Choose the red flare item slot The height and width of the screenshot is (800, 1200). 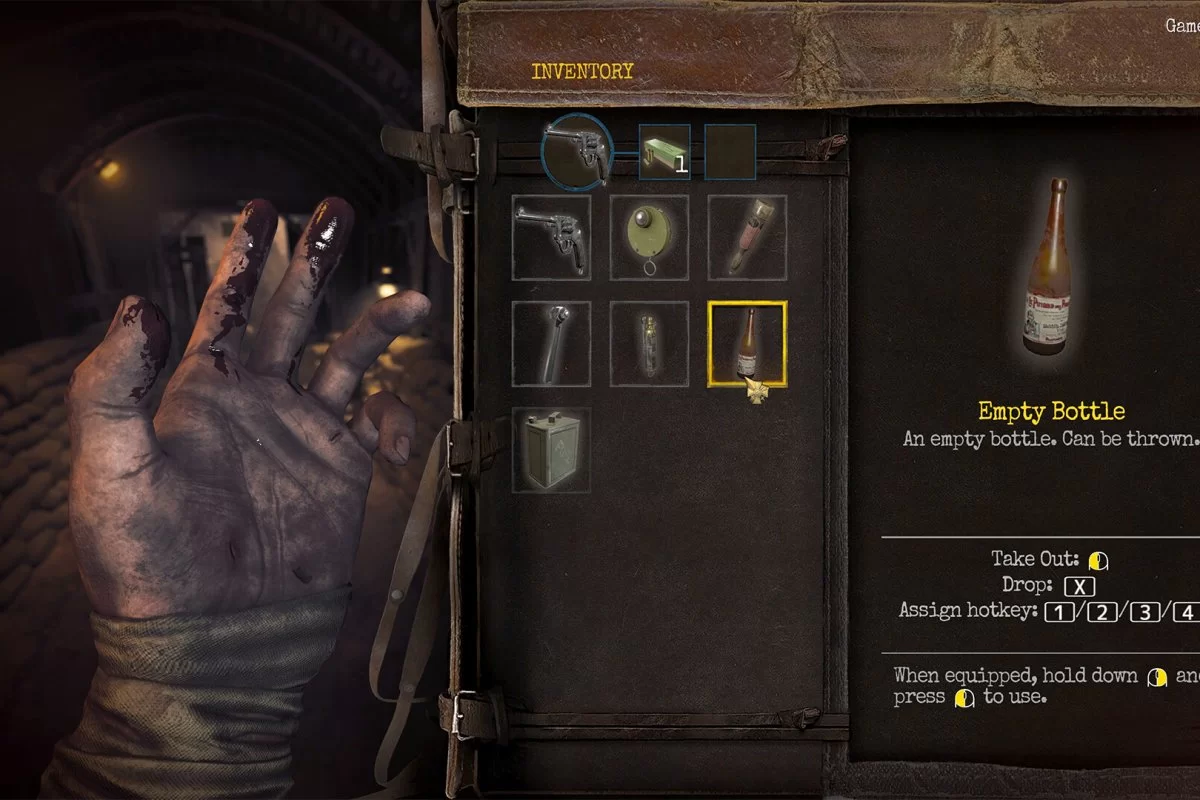point(747,237)
